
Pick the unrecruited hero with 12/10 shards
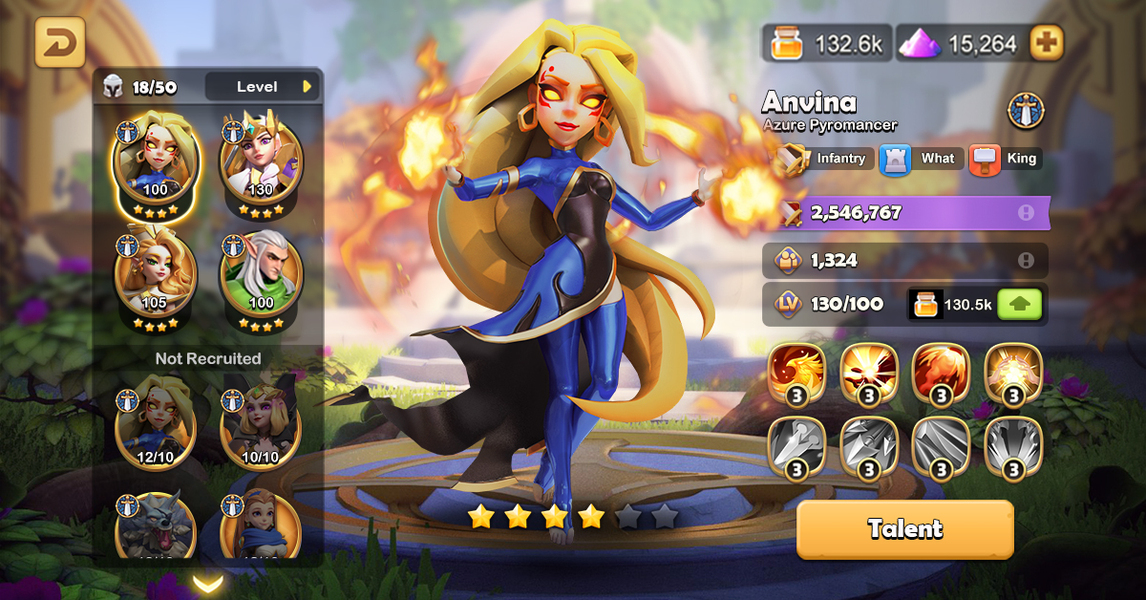[155, 422]
